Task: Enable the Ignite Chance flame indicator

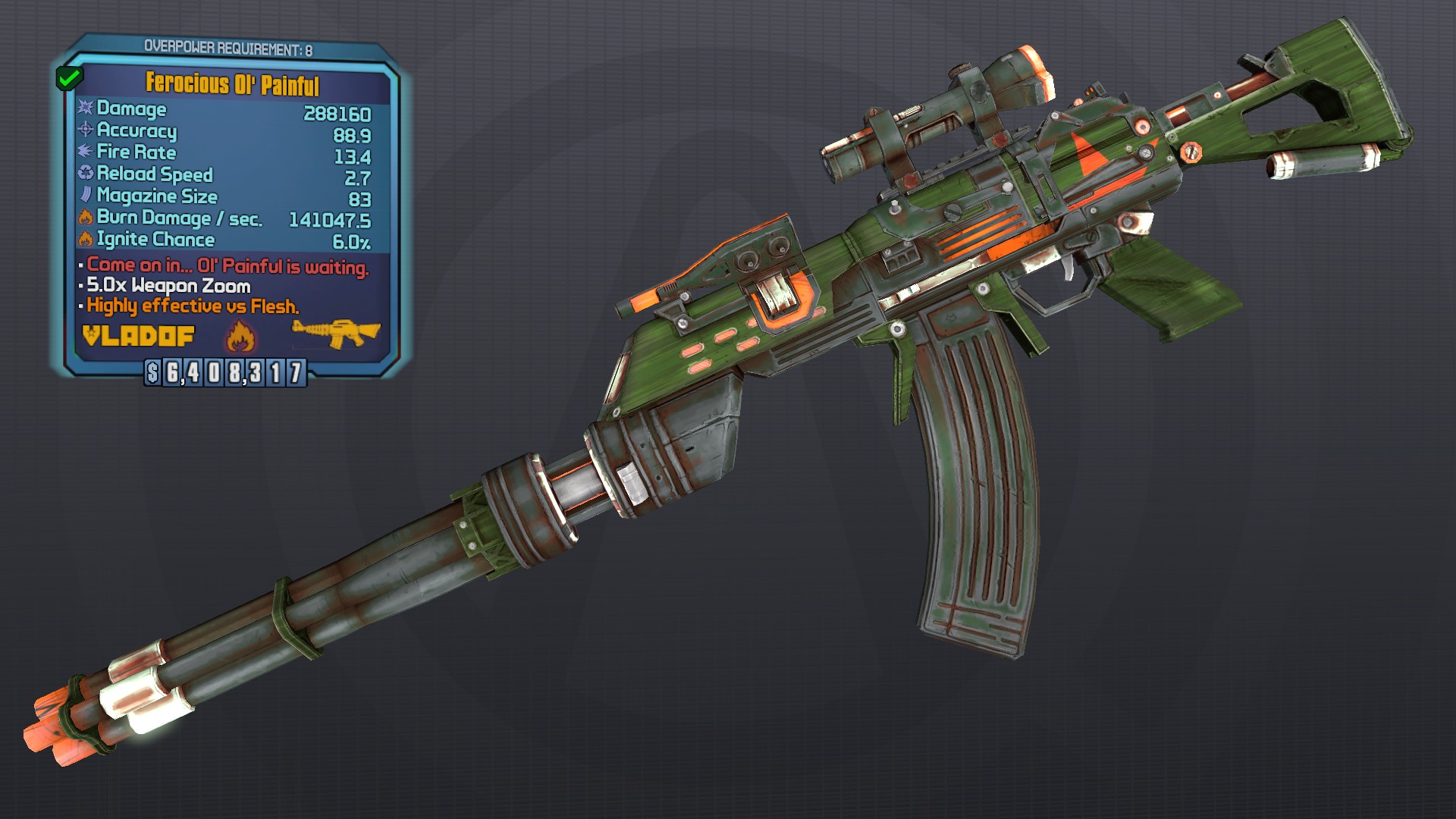Action: 84,240
